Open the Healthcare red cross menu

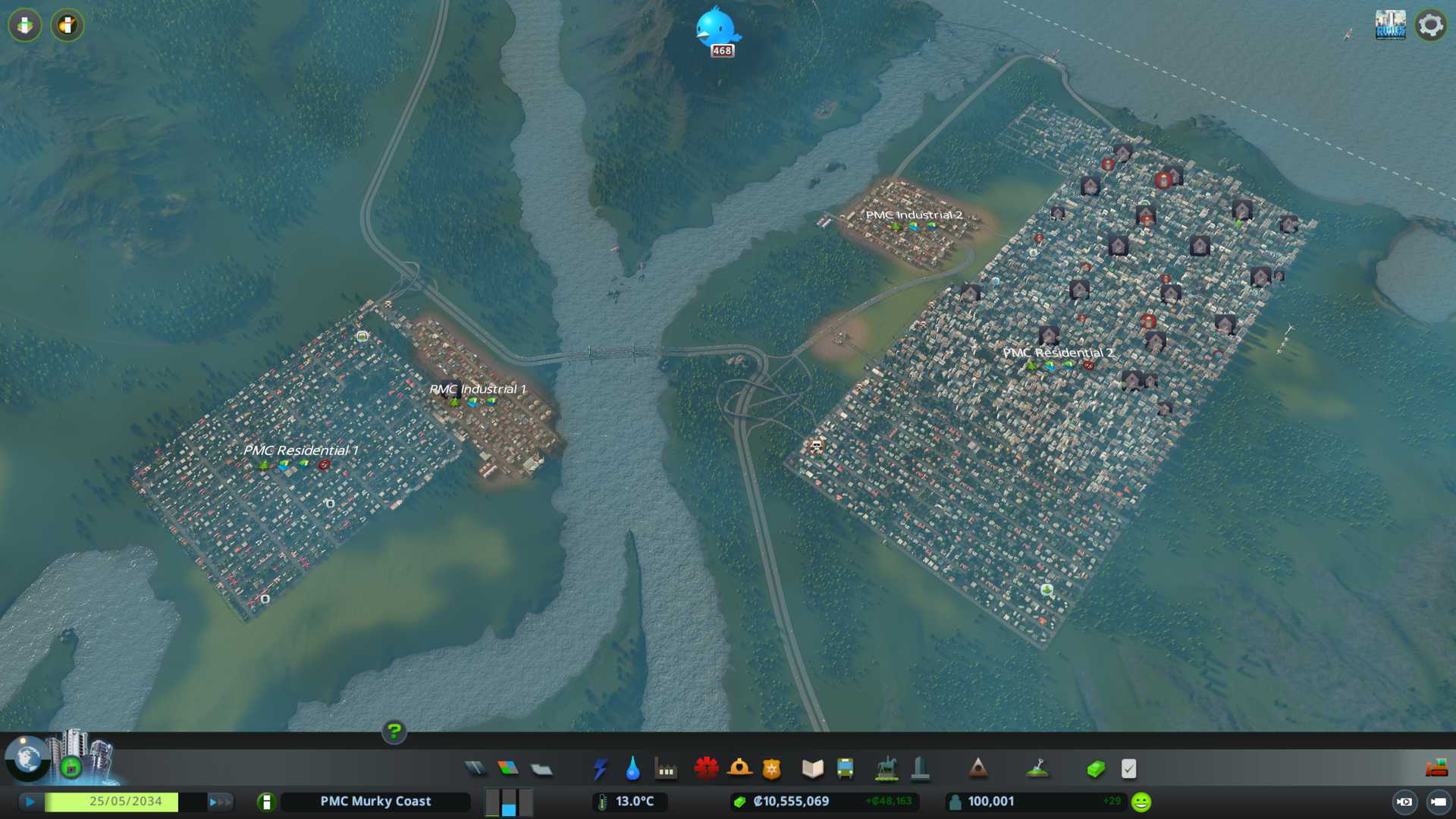tap(706, 769)
